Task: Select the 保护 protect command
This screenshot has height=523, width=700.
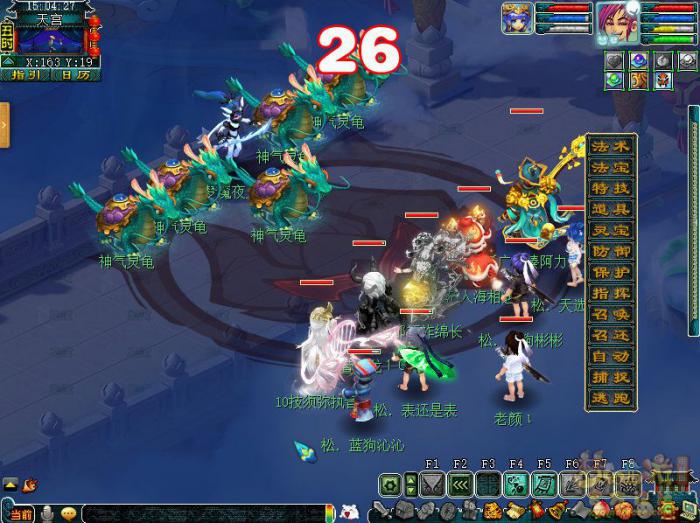Action: point(611,272)
